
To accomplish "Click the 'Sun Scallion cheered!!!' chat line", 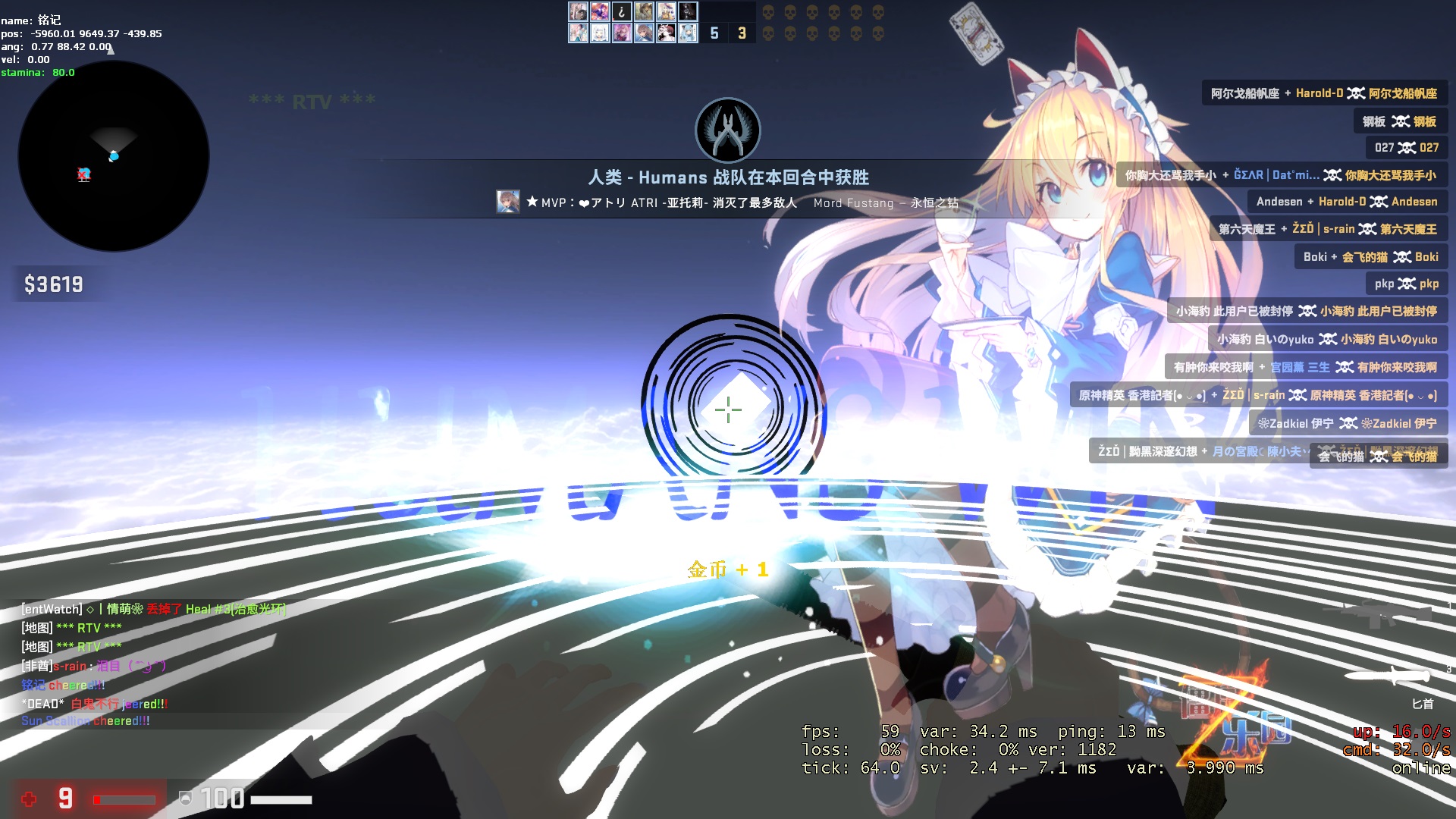I will [x=85, y=722].
